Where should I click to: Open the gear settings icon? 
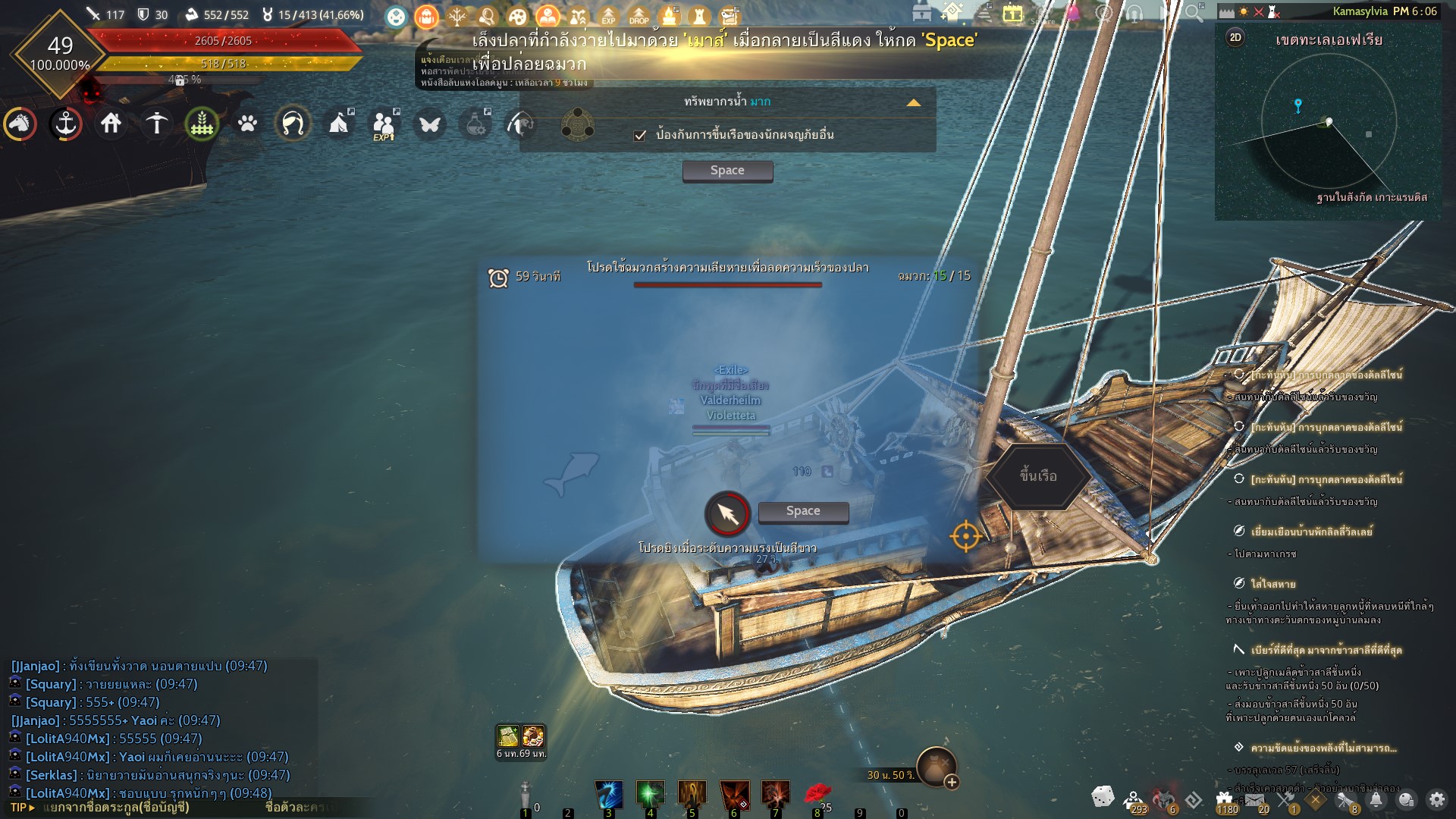[x=1436, y=799]
